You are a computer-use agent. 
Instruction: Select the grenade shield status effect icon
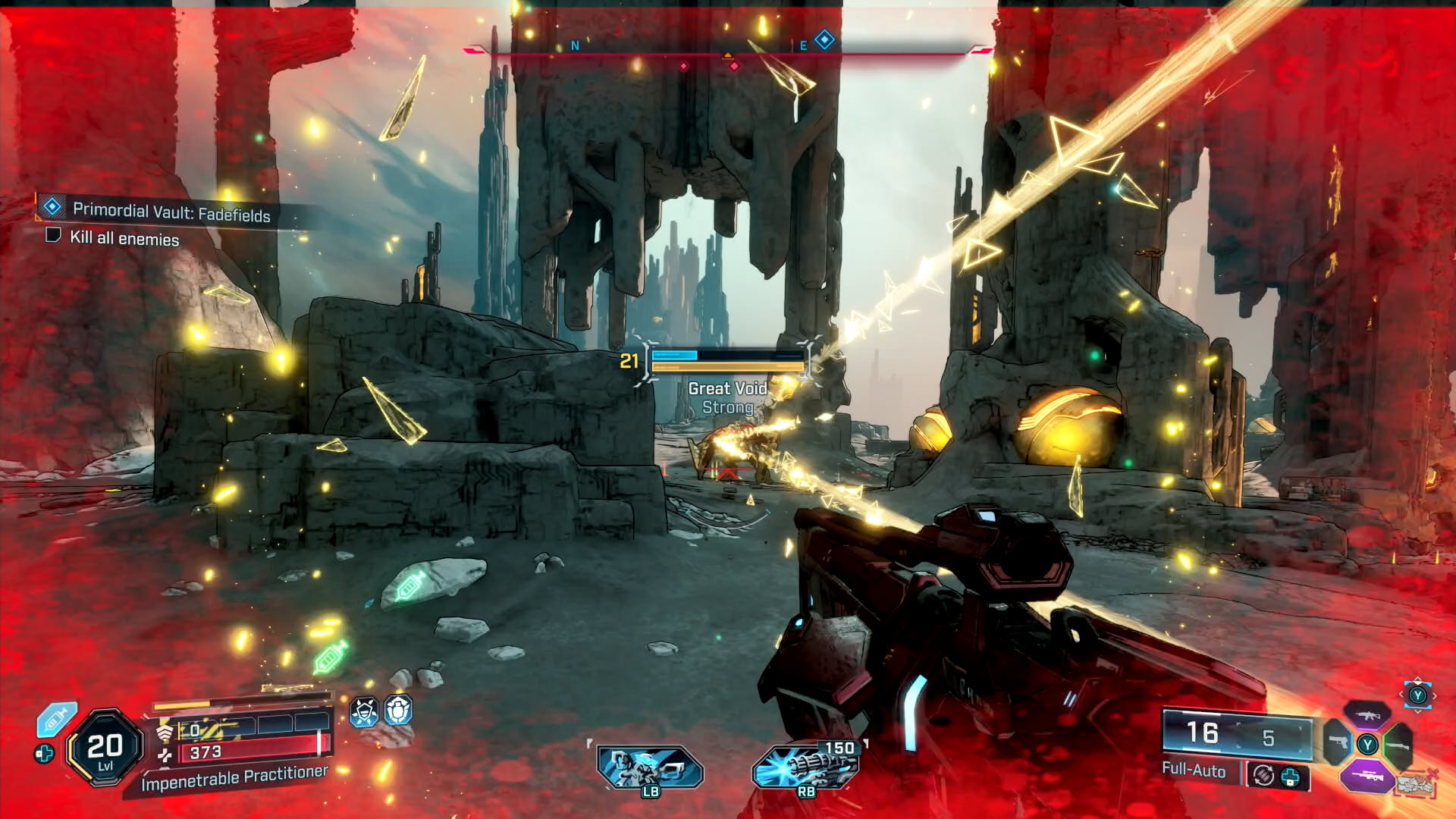(398, 711)
